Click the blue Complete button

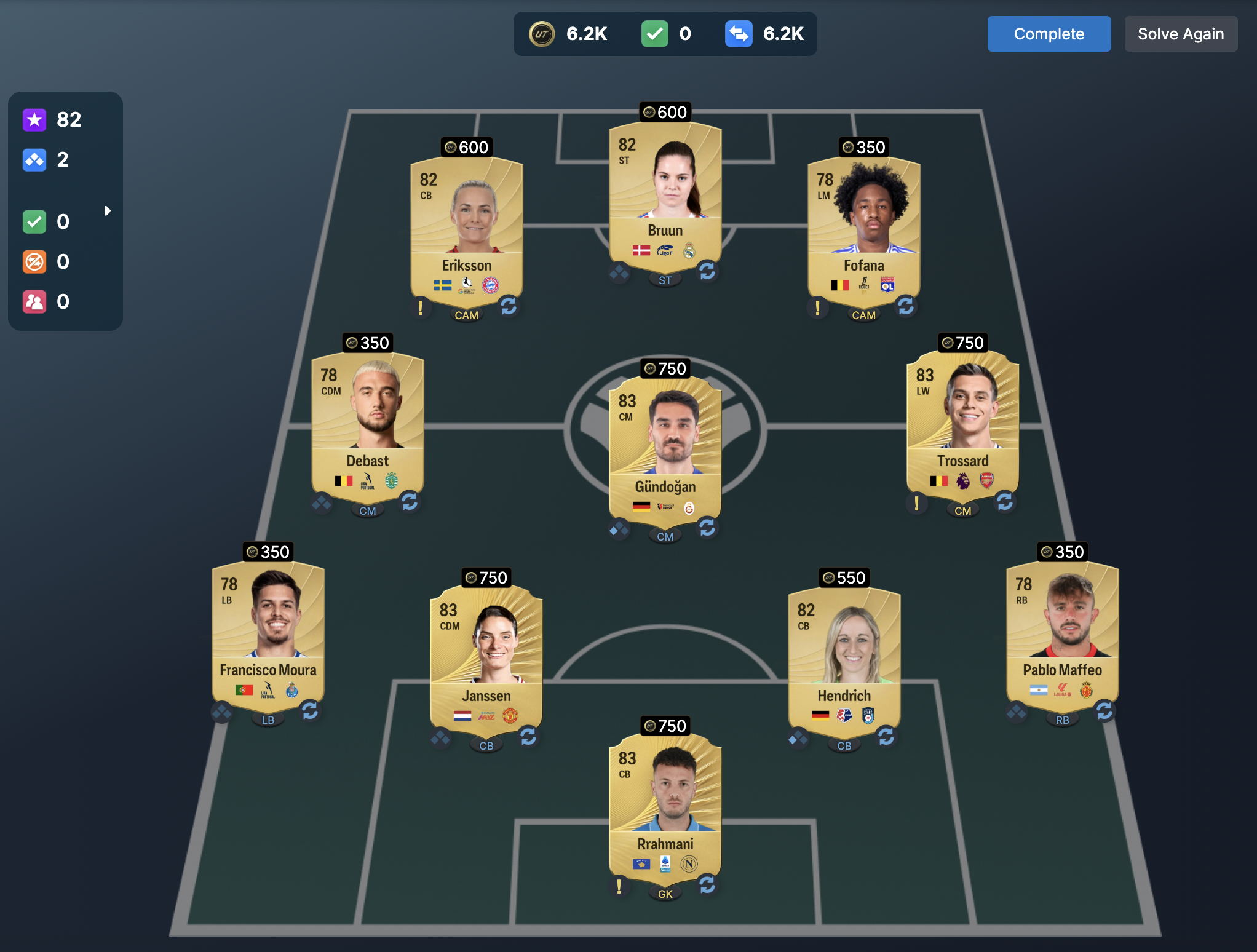coord(1049,34)
